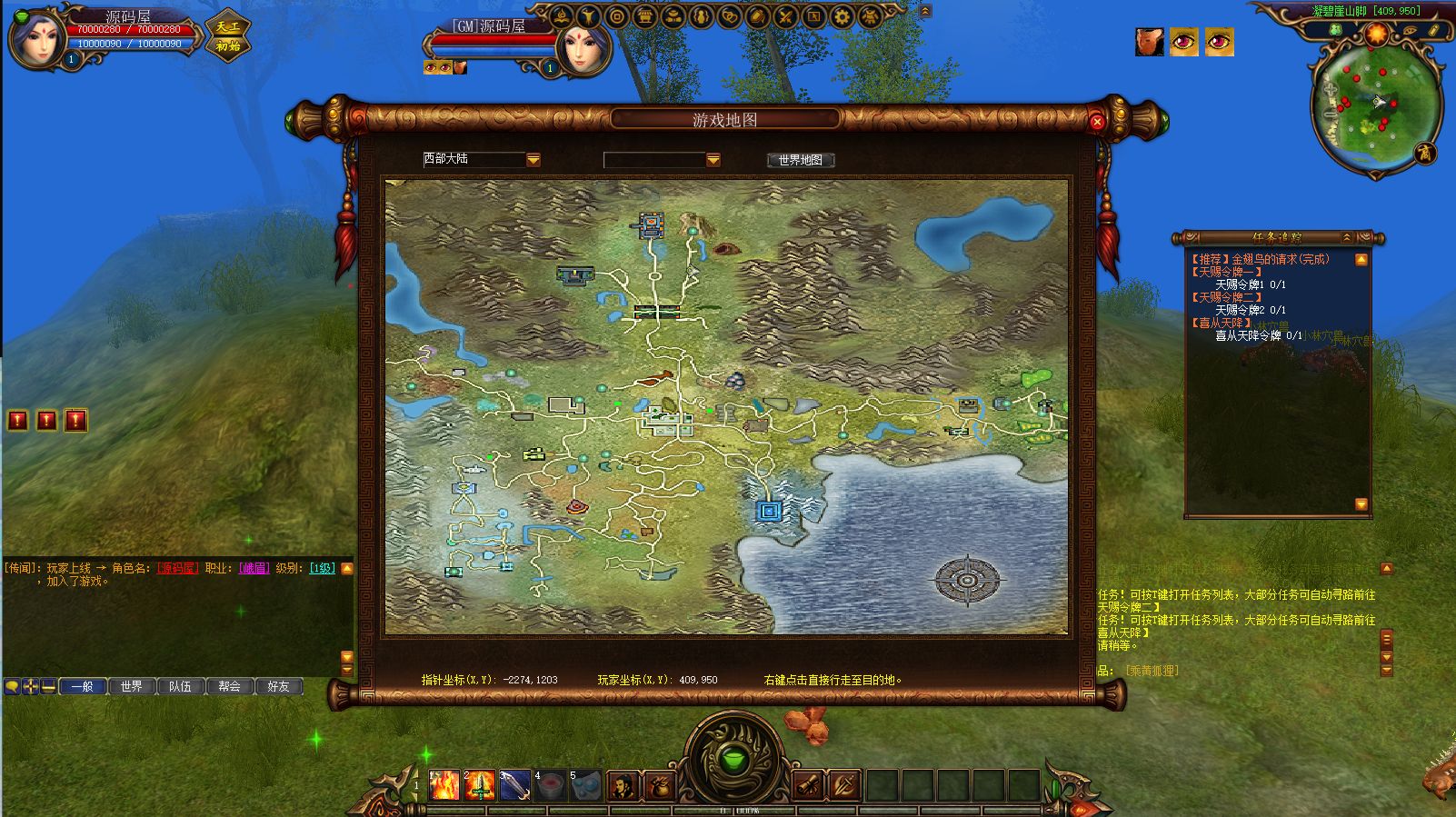
Task: Click the 世界地图 world map button
Action: [x=800, y=160]
